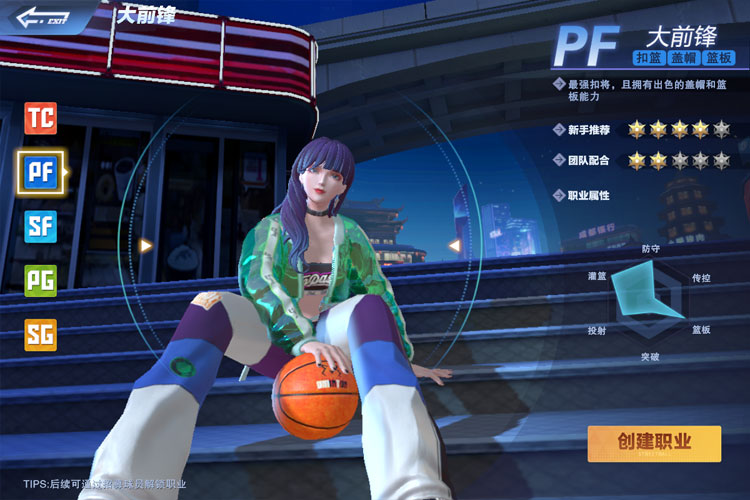Select the SG position tab
The width and height of the screenshot is (750, 500).
point(41,334)
